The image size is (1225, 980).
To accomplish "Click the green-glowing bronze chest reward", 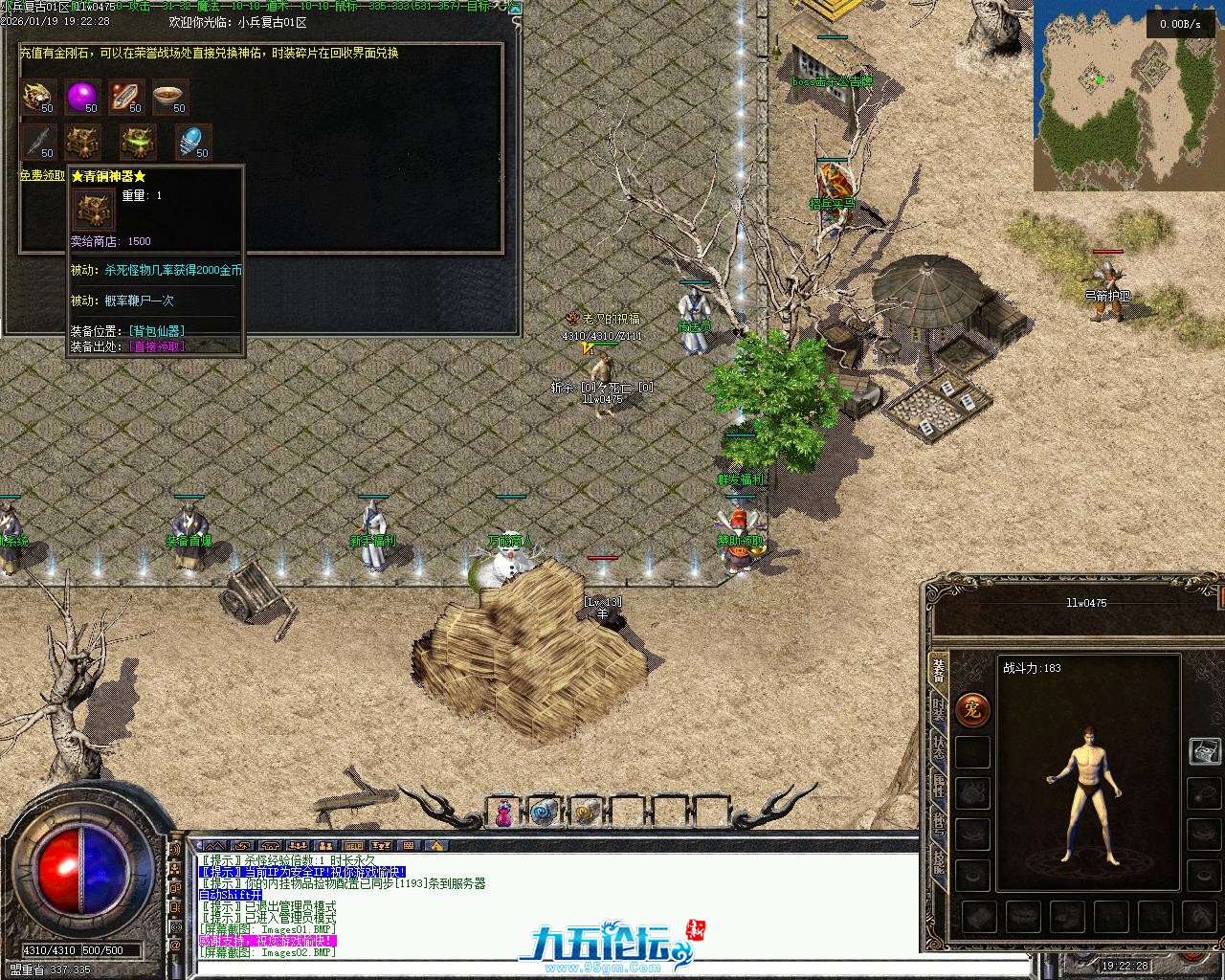I will pos(138,142).
